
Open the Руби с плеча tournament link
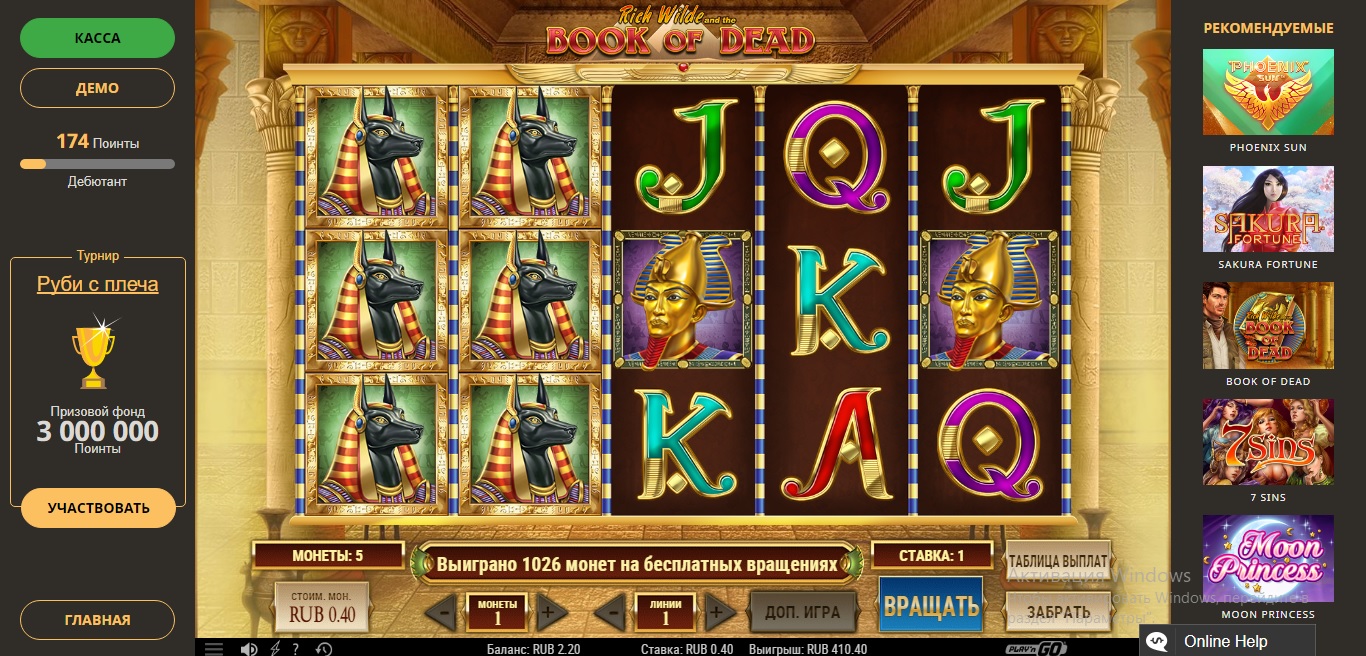(98, 284)
